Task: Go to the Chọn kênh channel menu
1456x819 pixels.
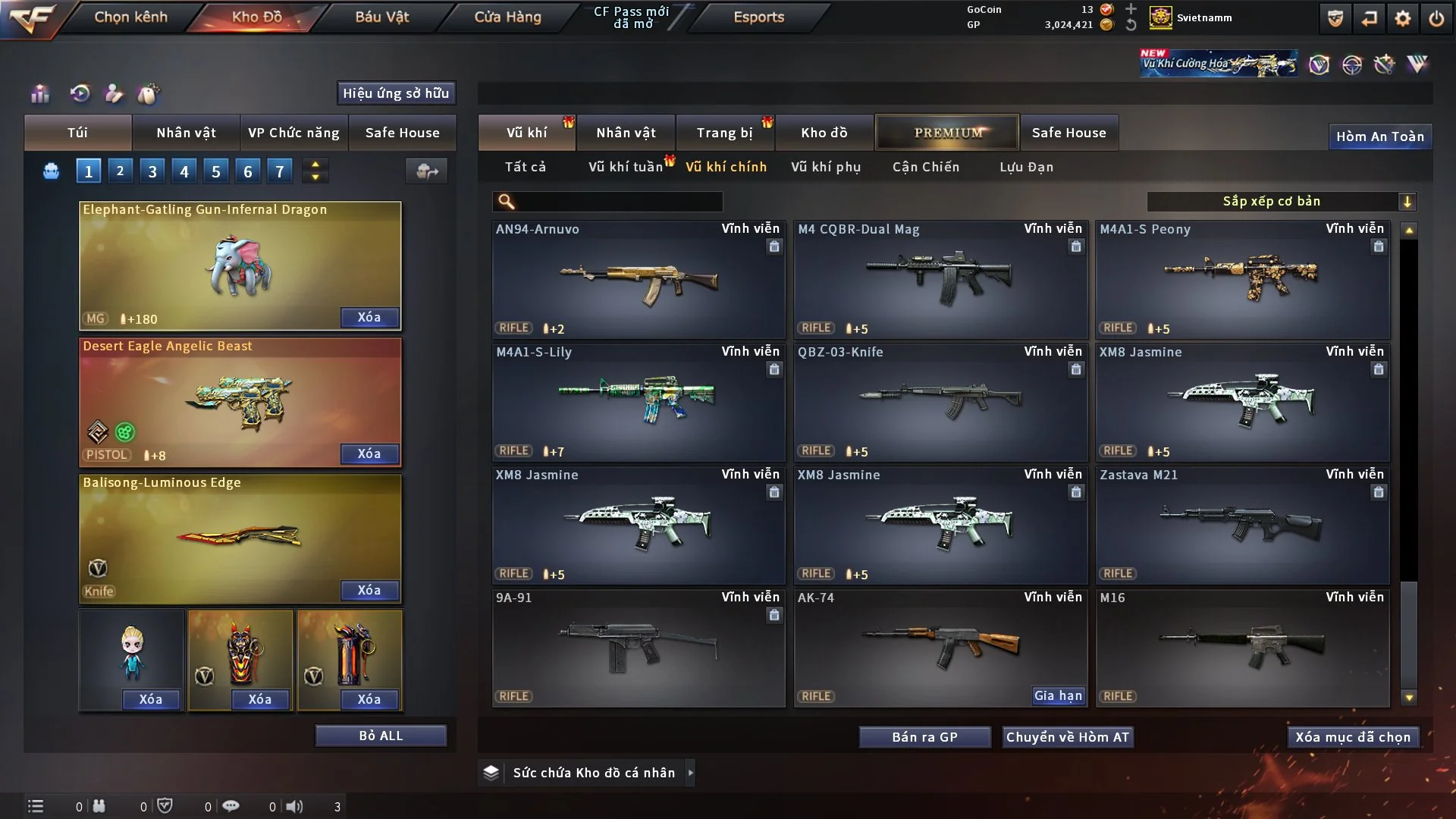Action: (130, 17)
